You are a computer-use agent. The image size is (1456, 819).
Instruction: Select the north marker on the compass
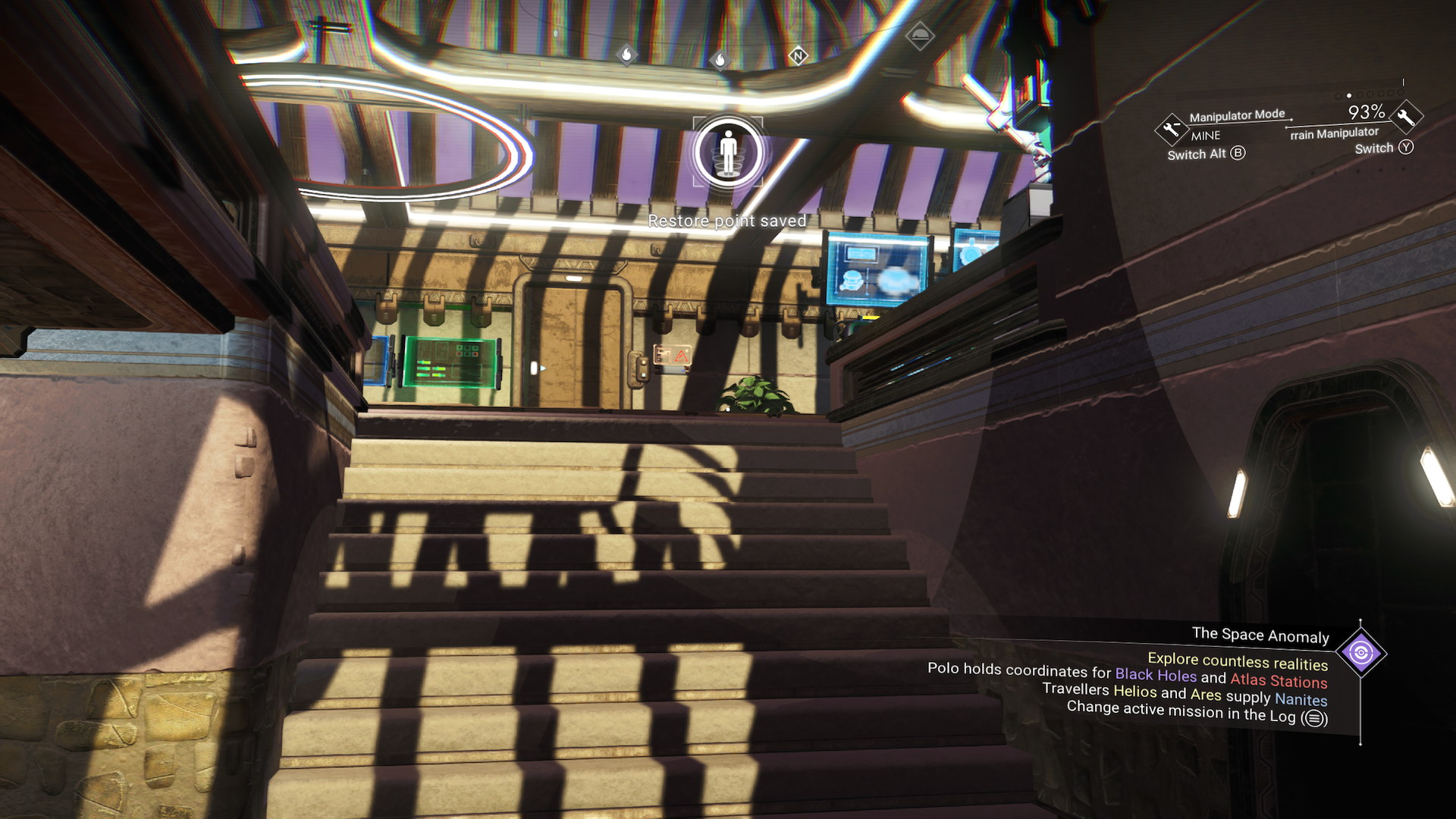pos(798,55)
